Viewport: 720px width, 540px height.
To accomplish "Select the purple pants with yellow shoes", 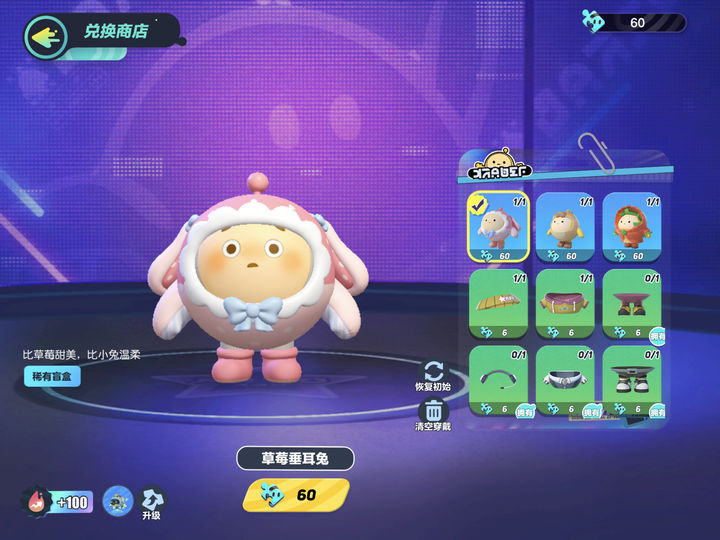I will click(x=632, y=304).
